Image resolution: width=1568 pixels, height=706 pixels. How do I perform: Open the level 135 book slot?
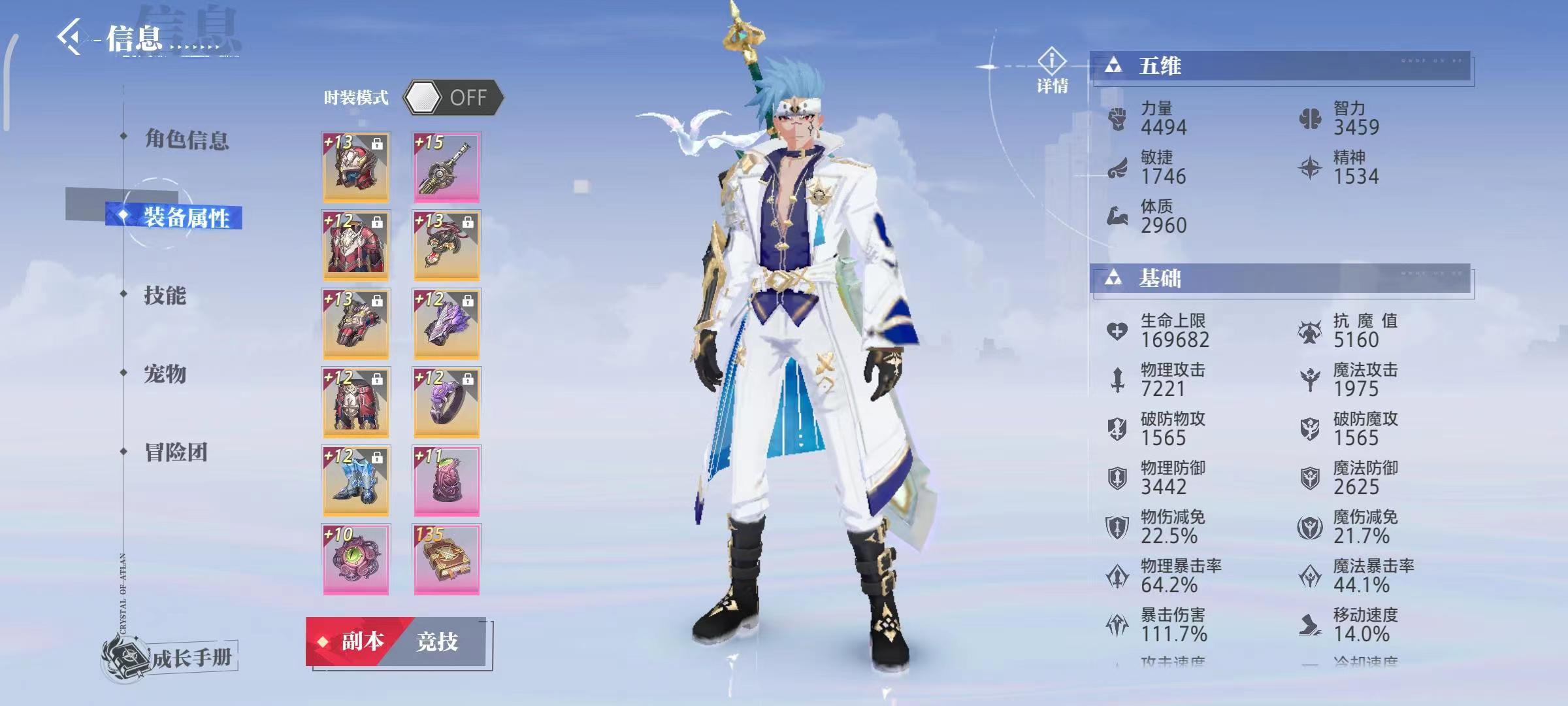click(447, 559)
